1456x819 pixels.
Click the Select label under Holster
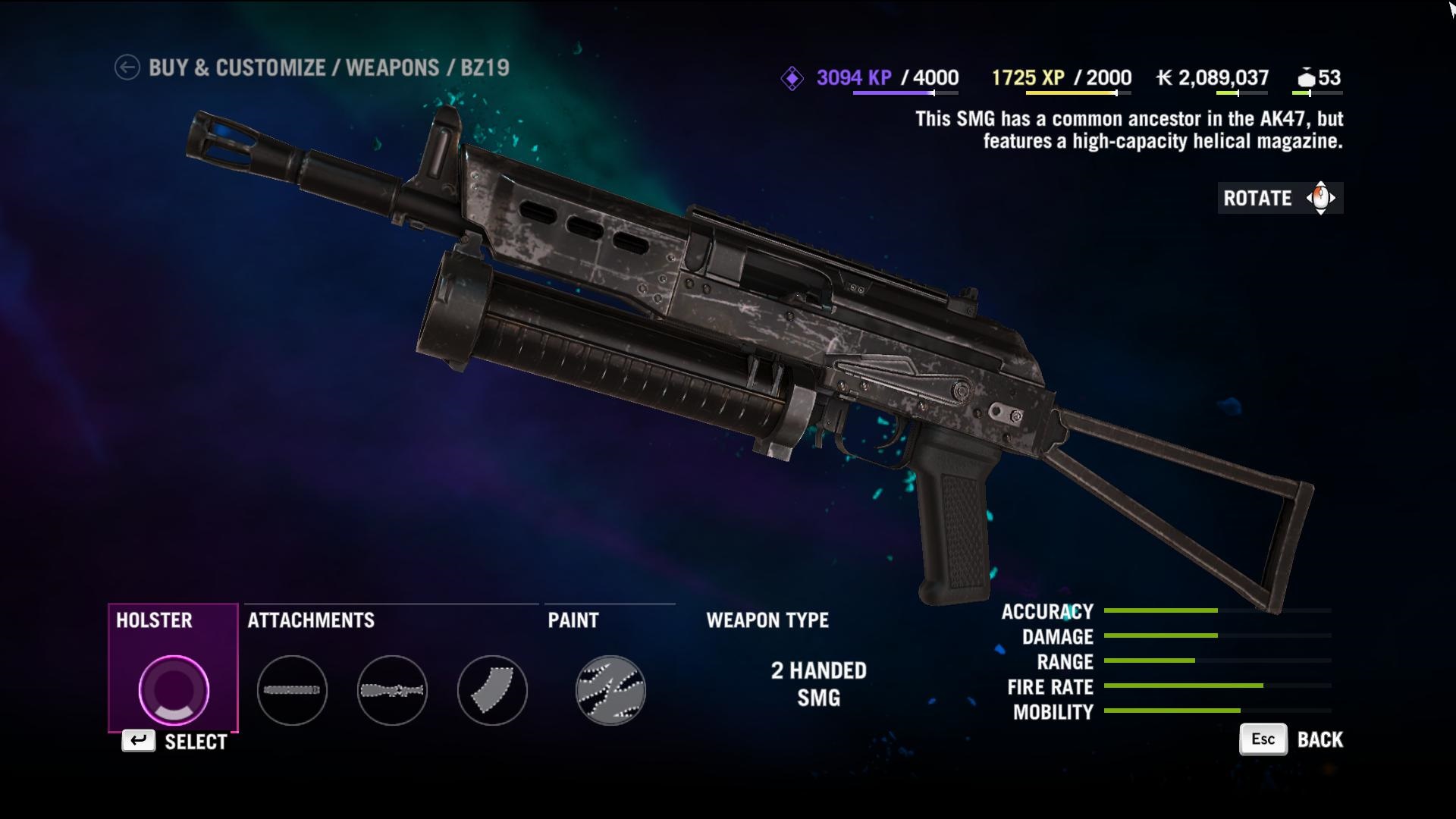coord(196,742)
